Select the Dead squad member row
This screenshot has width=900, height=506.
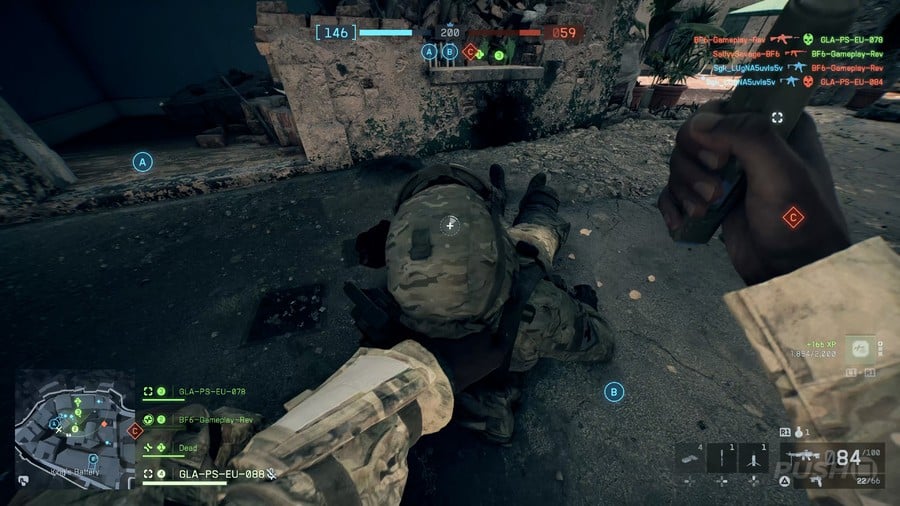click(188, 447)
